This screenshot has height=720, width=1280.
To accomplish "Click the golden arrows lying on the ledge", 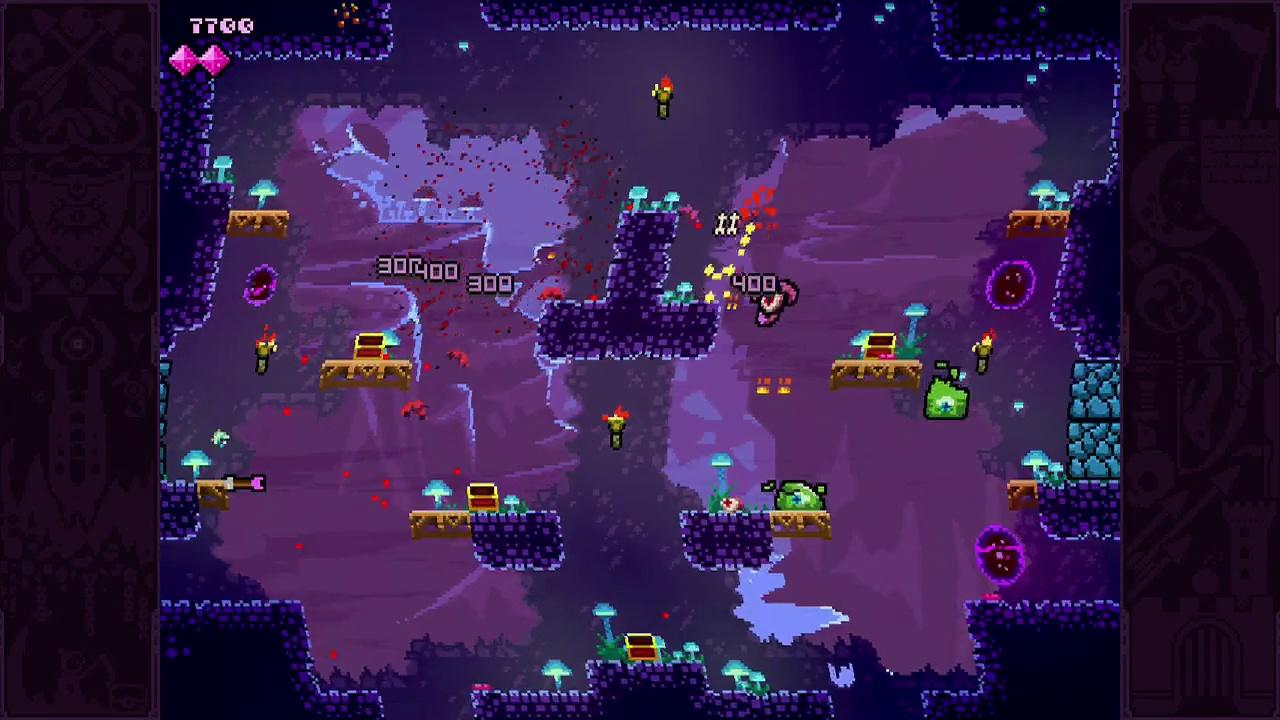I will 772,385.
